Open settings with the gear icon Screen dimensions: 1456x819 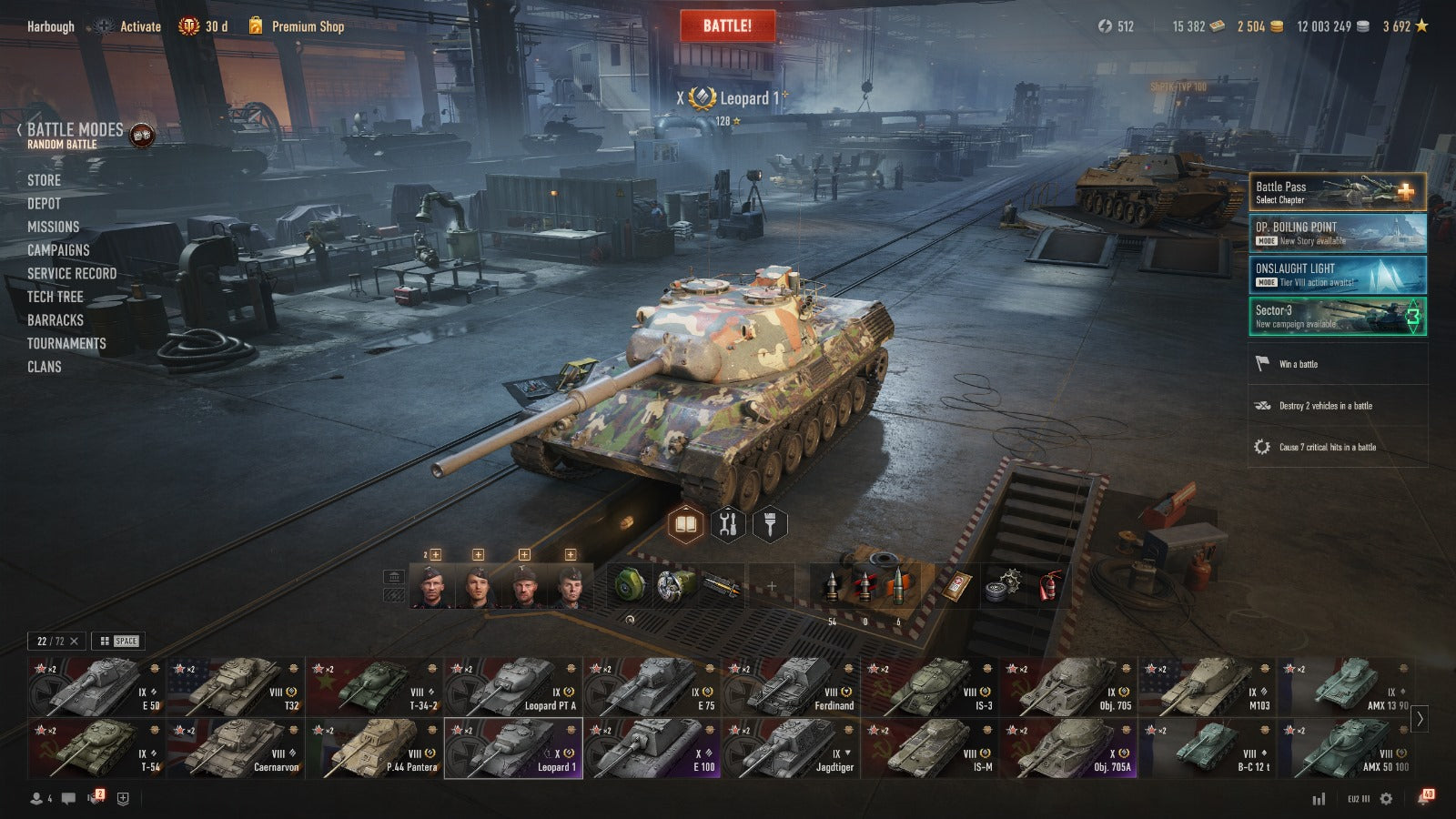click(x=1386, y=799)
